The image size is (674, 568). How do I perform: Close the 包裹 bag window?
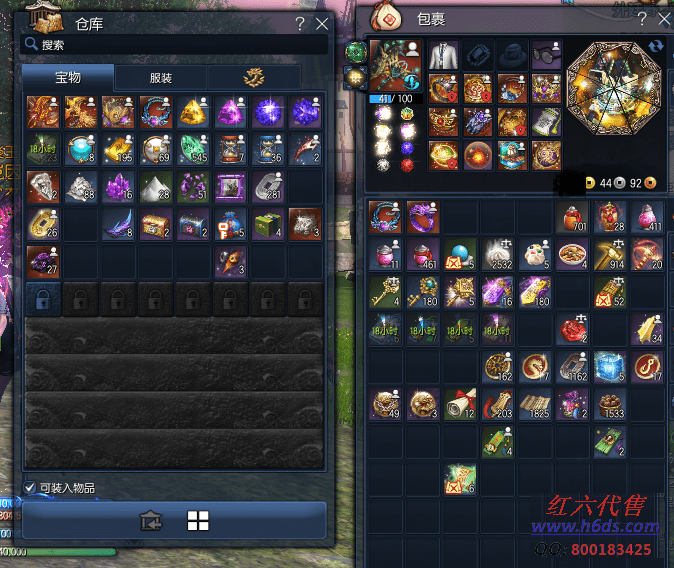(665, 19)
